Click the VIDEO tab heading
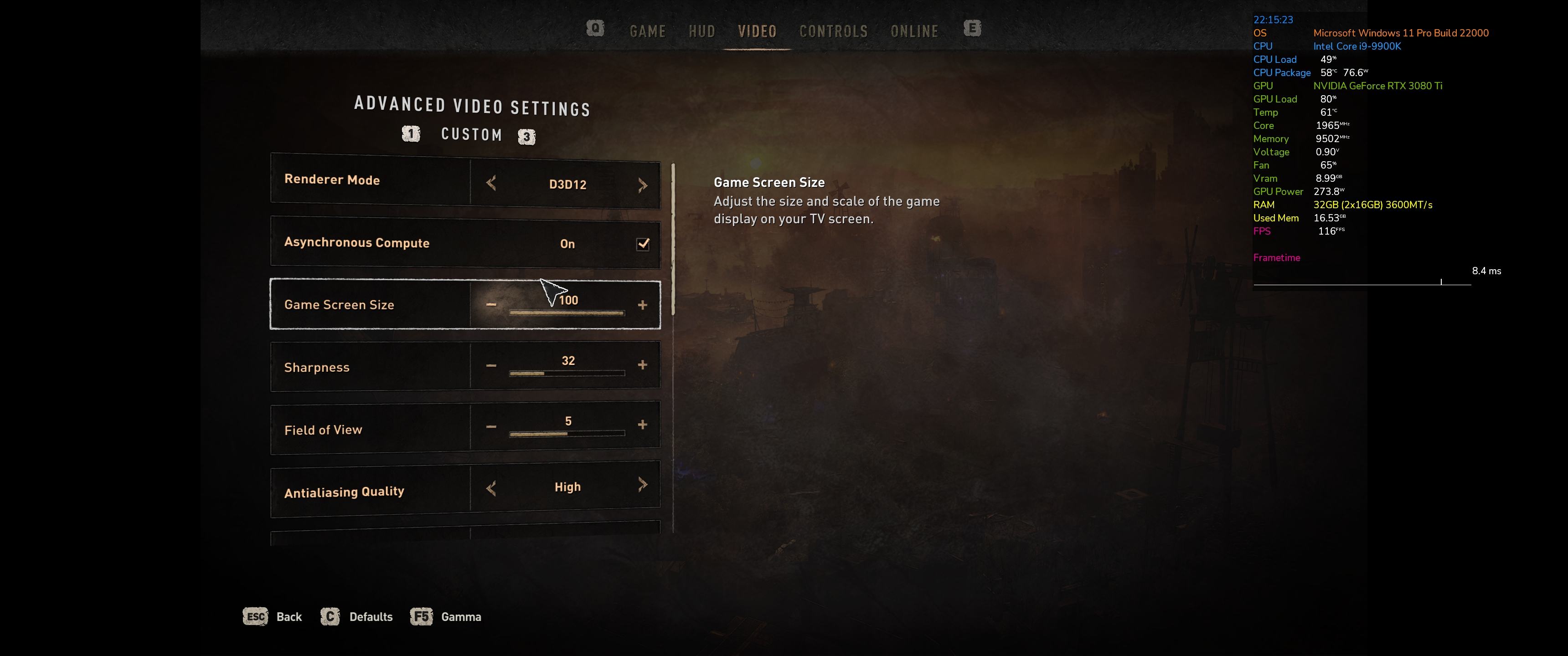 pyautogui.click(x=757, y=31)
